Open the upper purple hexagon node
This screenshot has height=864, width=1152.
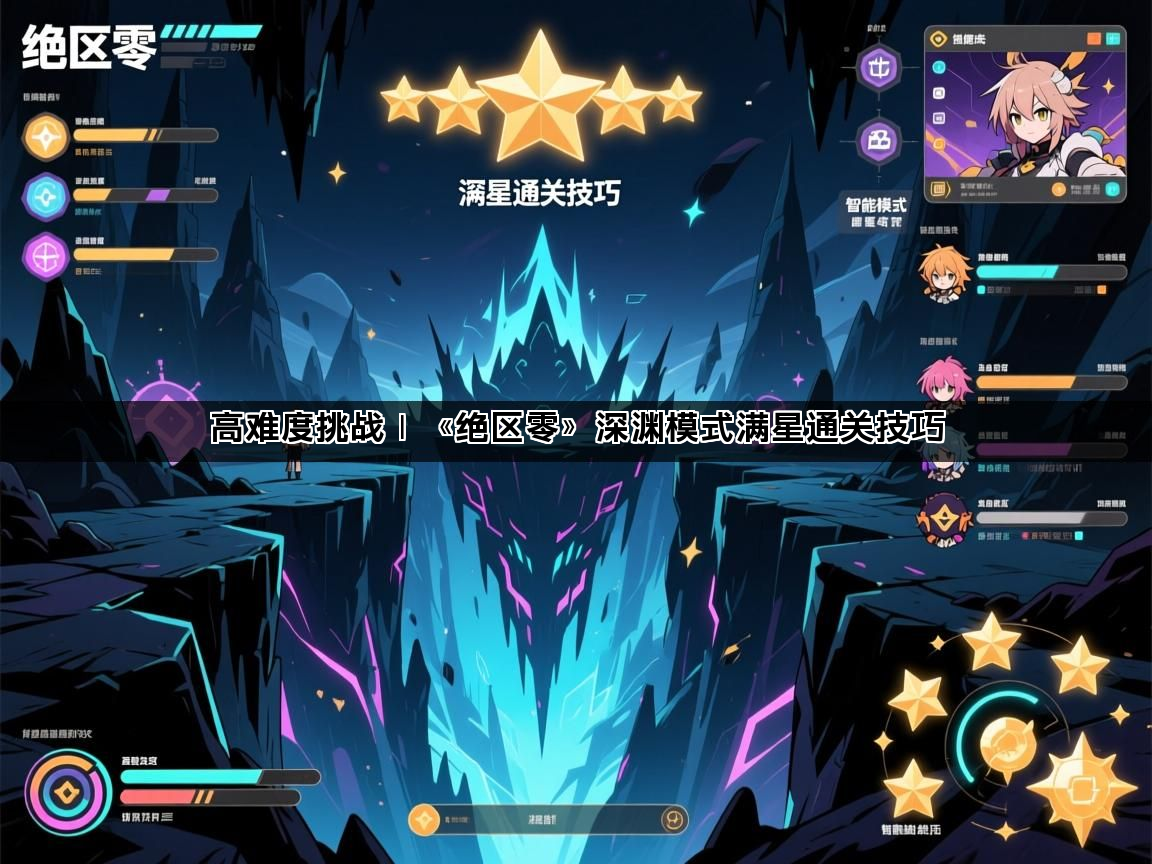click(880, 68)
